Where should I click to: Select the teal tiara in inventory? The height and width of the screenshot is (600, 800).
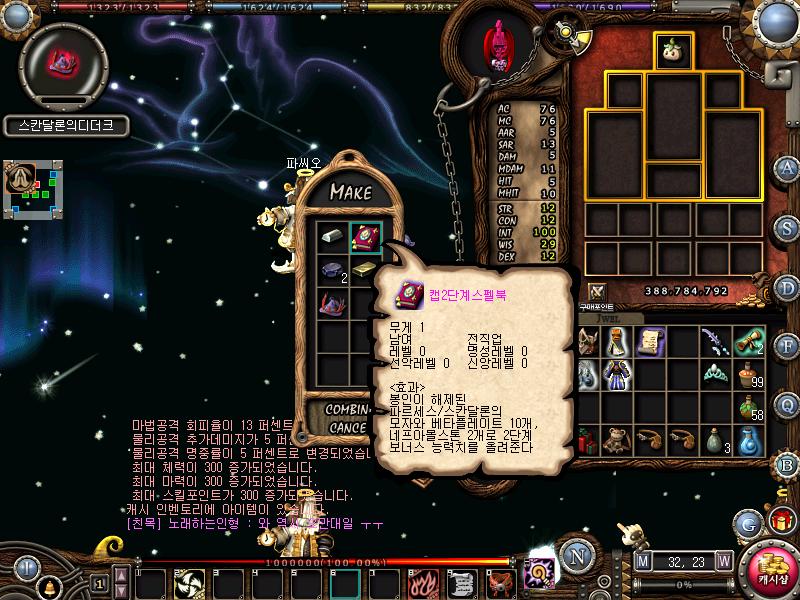click(x=714, y=374)
